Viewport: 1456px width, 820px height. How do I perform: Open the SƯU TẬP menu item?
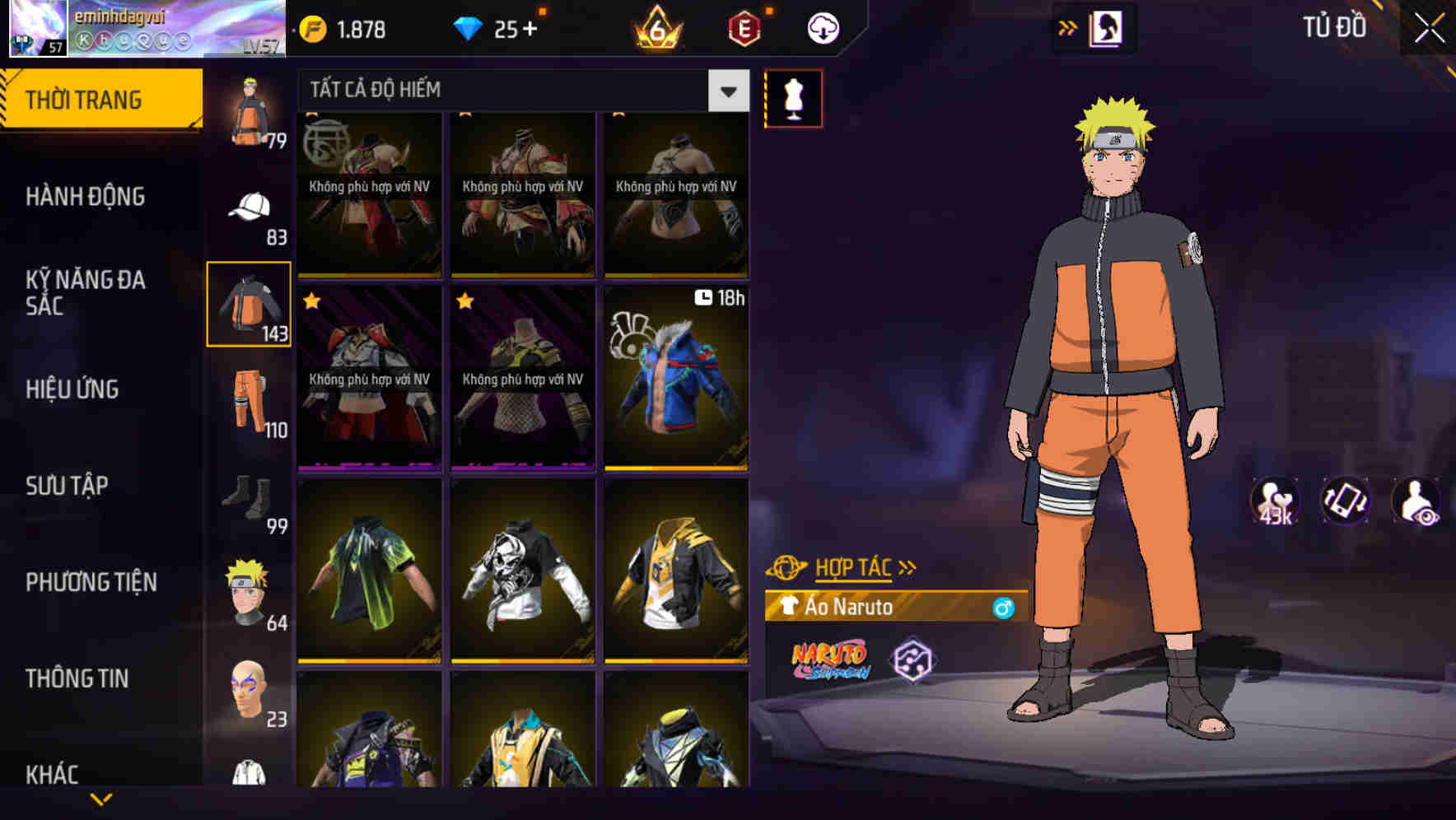pyautogui.click(x=68, y=486)
